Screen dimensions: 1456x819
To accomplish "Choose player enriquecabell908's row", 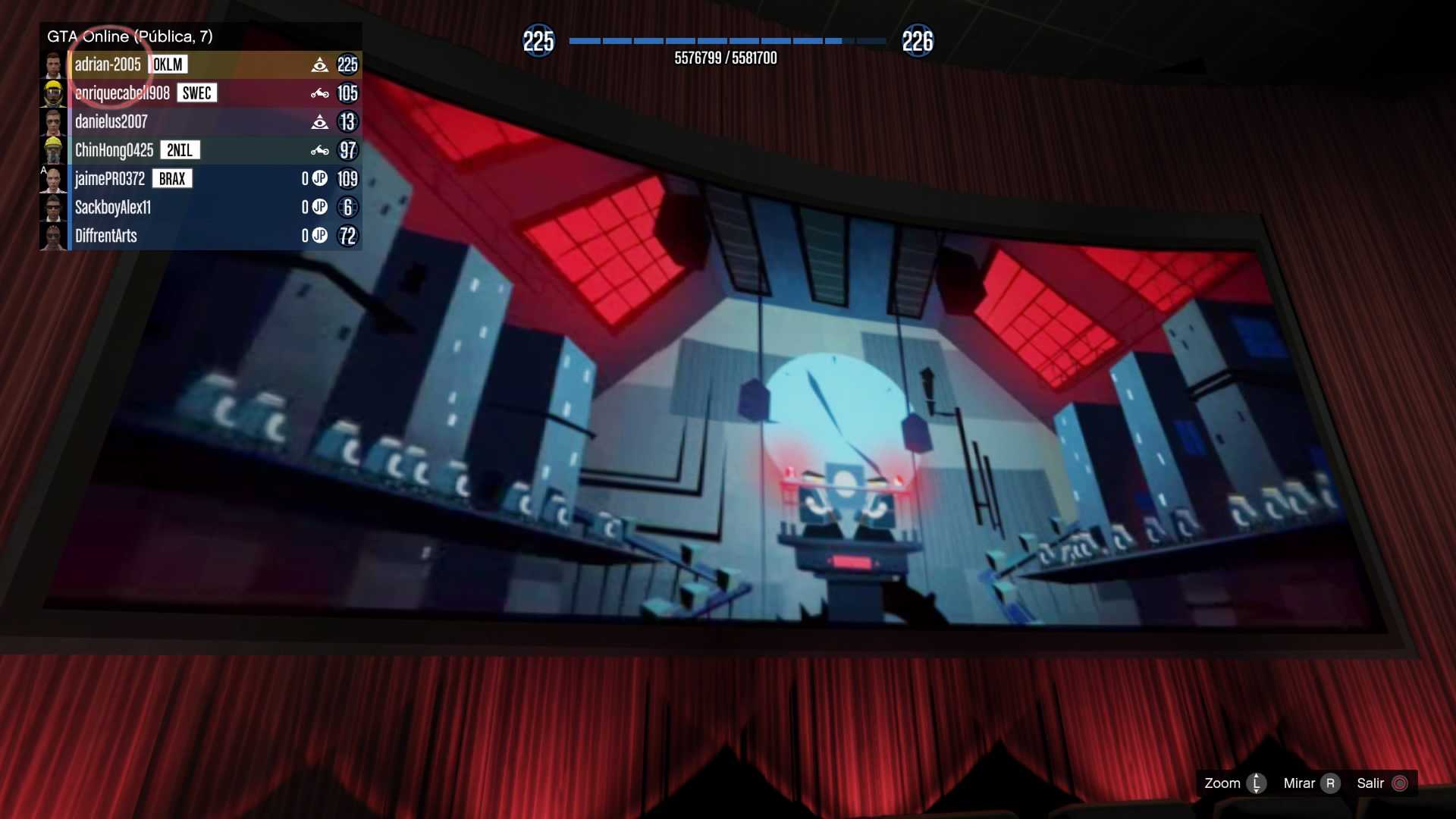I will click(x=122, y=93).
